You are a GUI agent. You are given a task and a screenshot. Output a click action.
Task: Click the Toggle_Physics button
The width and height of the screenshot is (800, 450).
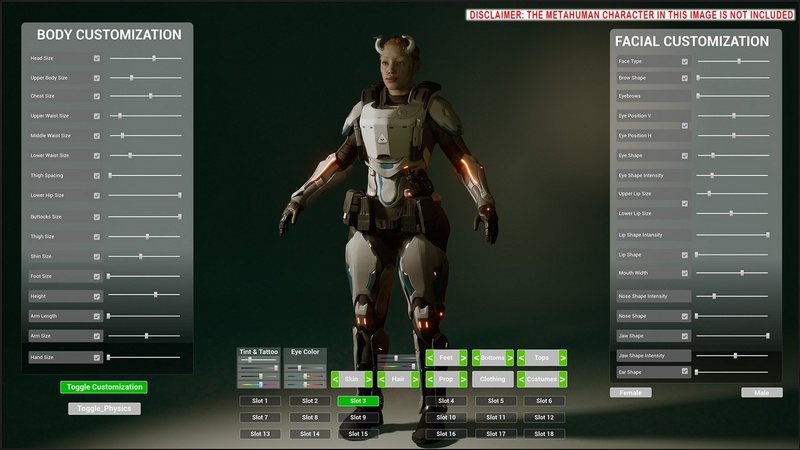pyautogui.click(x=104, y=408)
